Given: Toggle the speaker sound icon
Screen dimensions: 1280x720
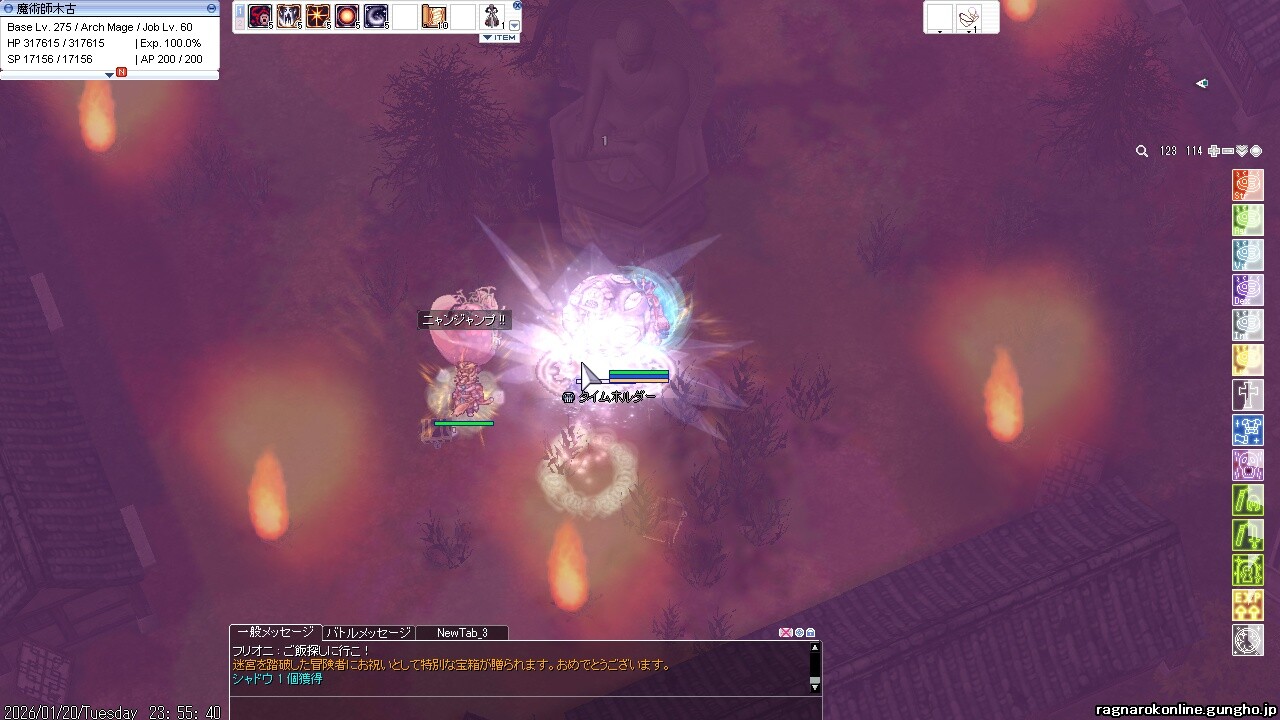Looking at the screenshot, I should pos(1202,84).
